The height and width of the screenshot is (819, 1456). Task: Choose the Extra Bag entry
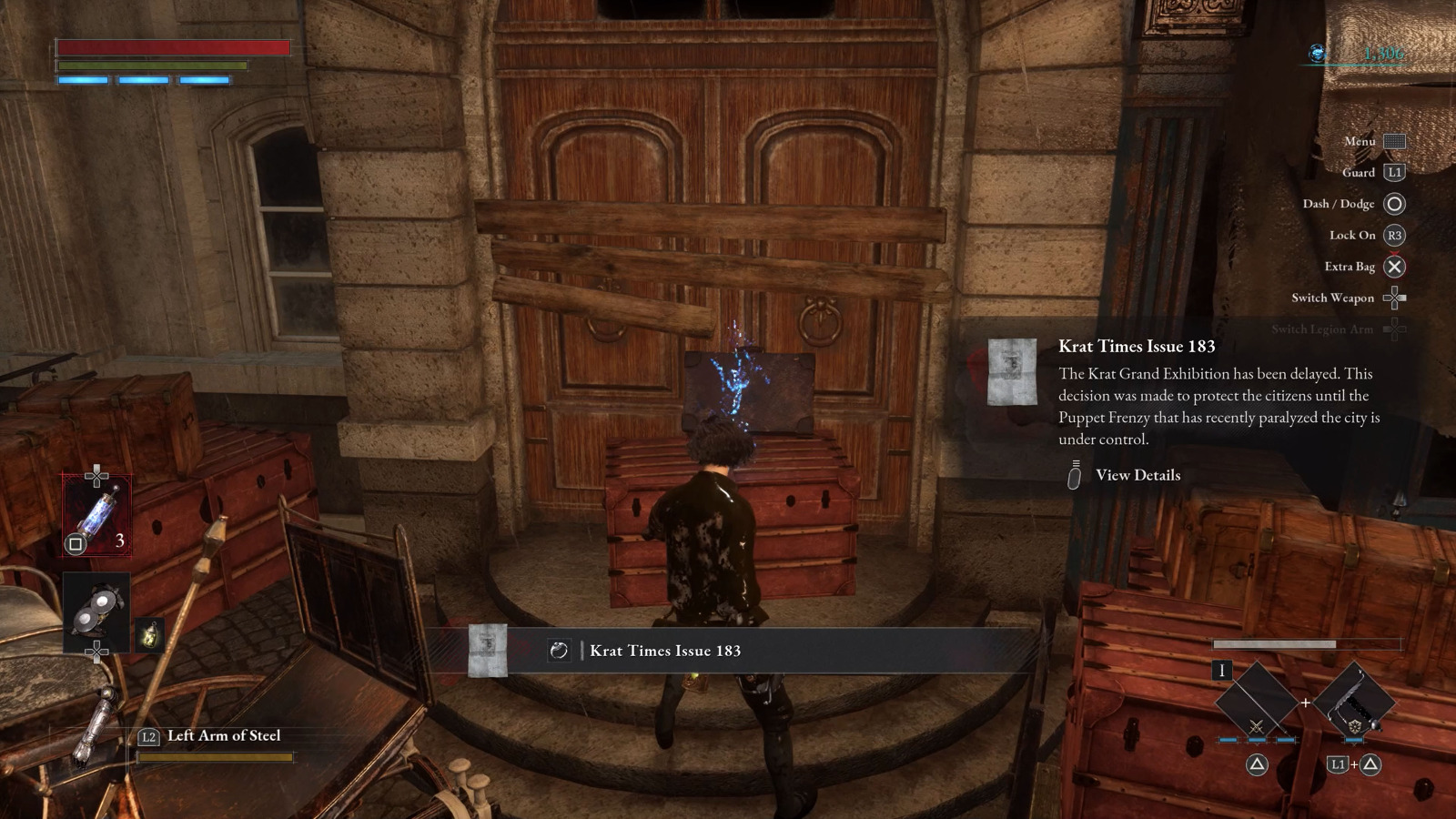pyautogui.click(x=1364, y=267)
